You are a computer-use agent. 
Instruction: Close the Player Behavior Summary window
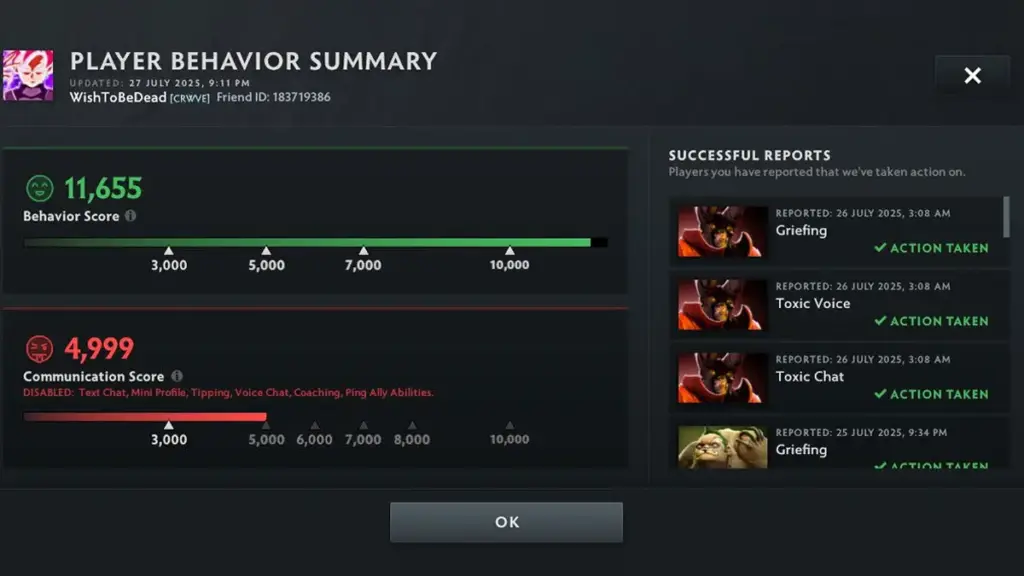click(x=972, y=76)
